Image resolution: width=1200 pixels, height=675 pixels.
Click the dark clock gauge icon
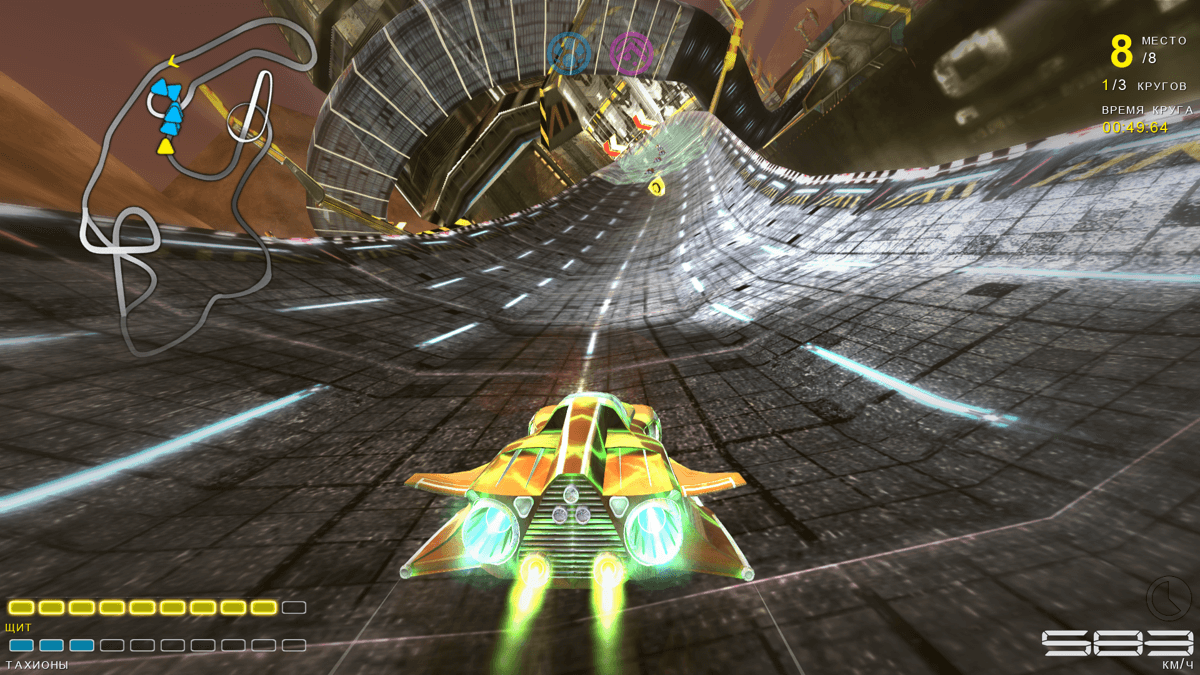coord(1164,597)
